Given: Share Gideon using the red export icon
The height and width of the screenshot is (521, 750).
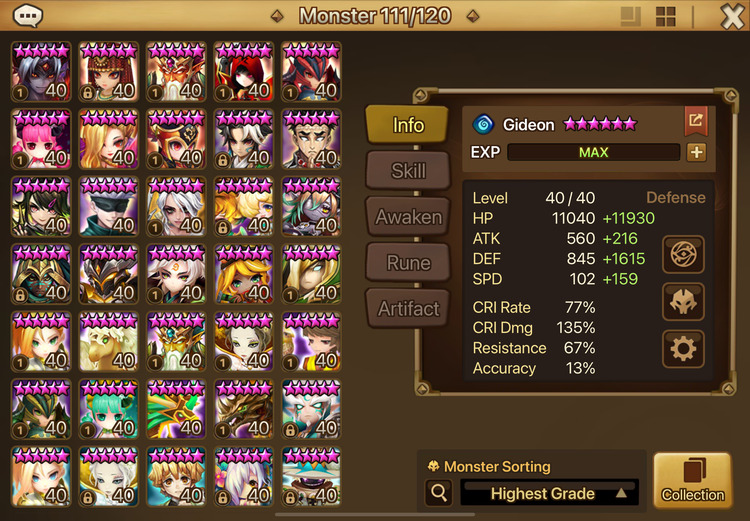Looking at the screenshot, I should [695, 122].
